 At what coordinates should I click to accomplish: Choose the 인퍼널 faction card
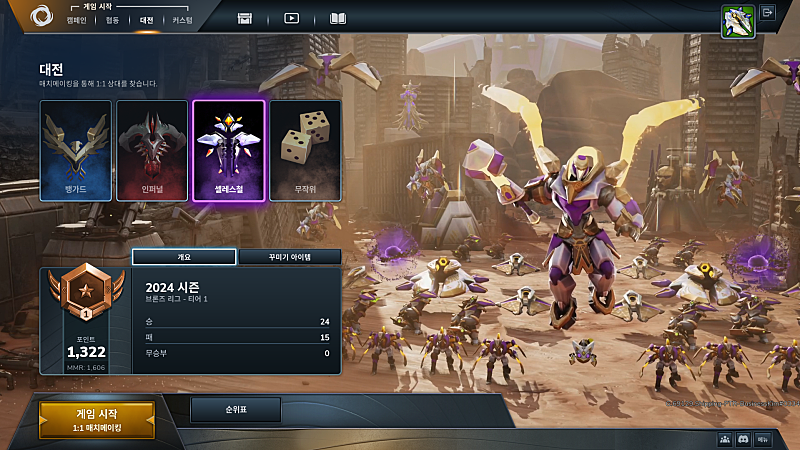point(152,150)
